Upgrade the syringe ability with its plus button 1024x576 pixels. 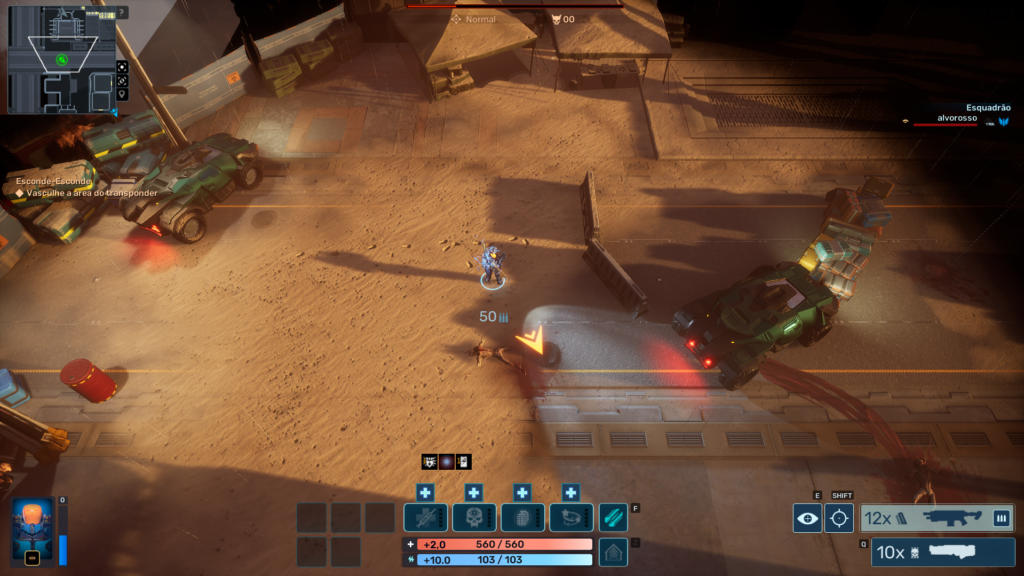(x=426, y=492)
